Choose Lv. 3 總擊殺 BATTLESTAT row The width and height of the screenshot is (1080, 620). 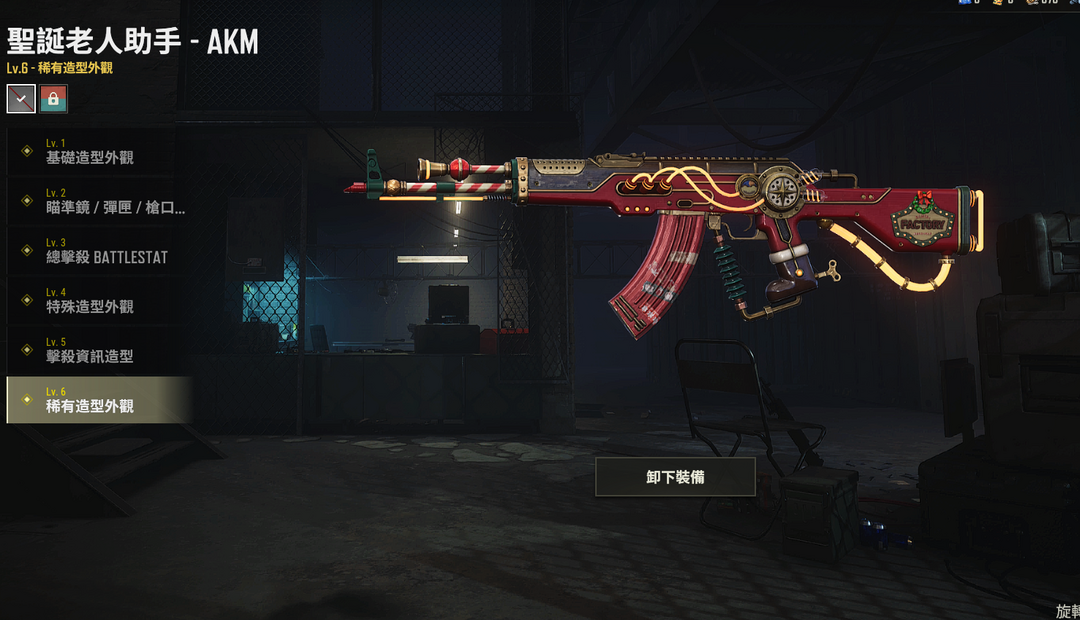pos(97,251)
